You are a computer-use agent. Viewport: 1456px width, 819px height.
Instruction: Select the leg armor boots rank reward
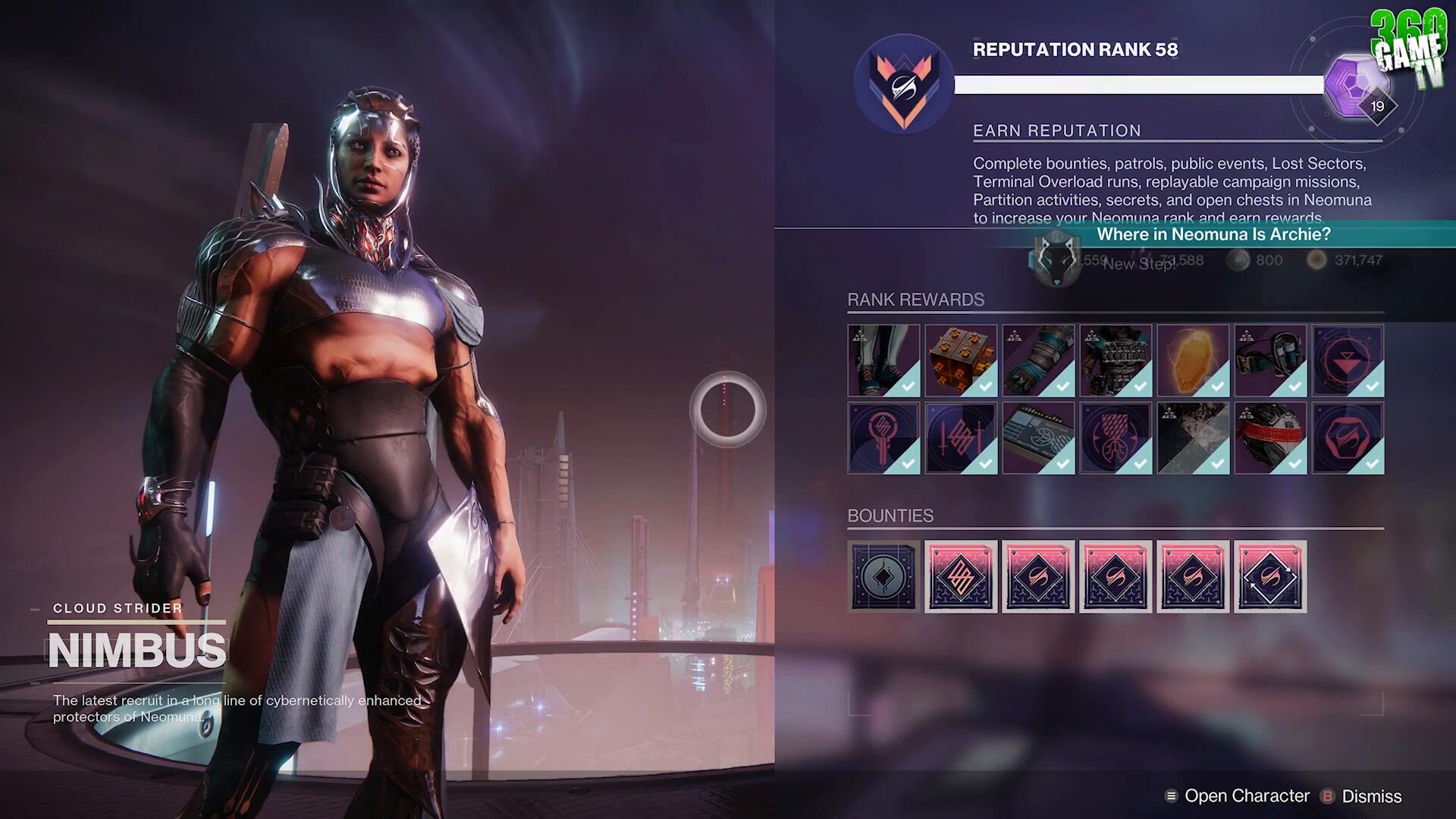(x=883, y=361)
